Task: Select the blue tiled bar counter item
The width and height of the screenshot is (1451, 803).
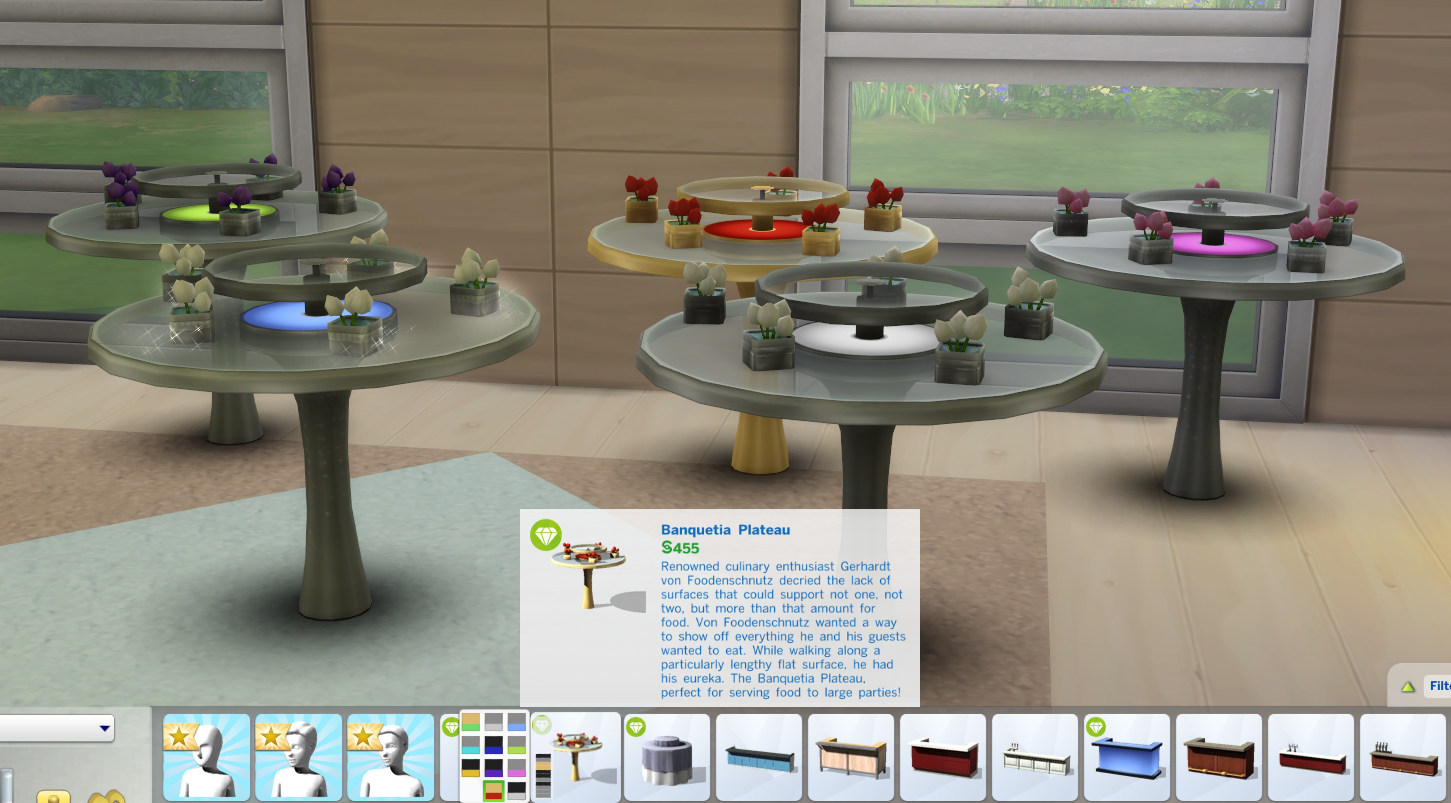Action: [x=758, y=756]
